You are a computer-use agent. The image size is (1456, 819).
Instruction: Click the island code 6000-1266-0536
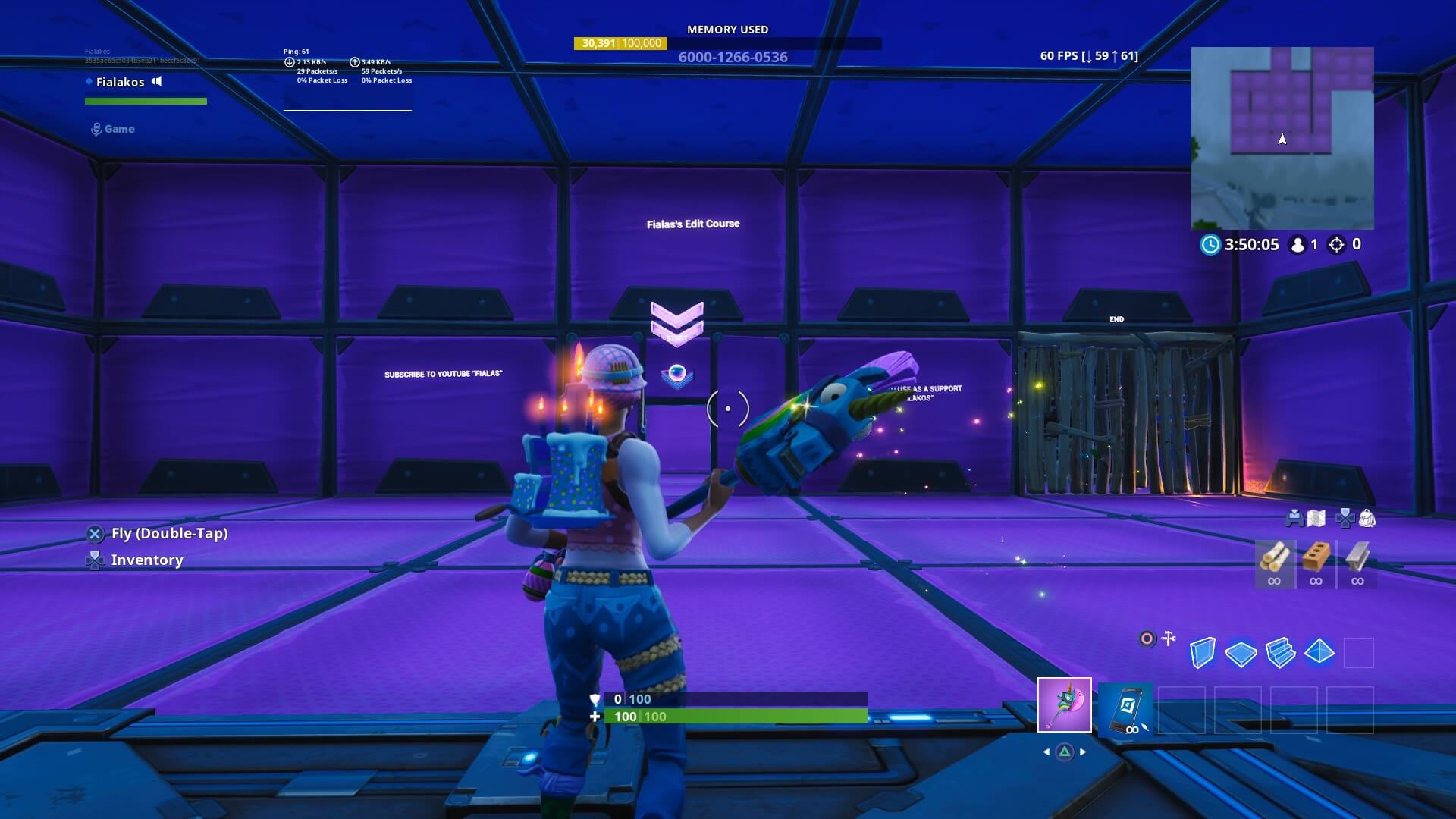click(x=732, y=57)
